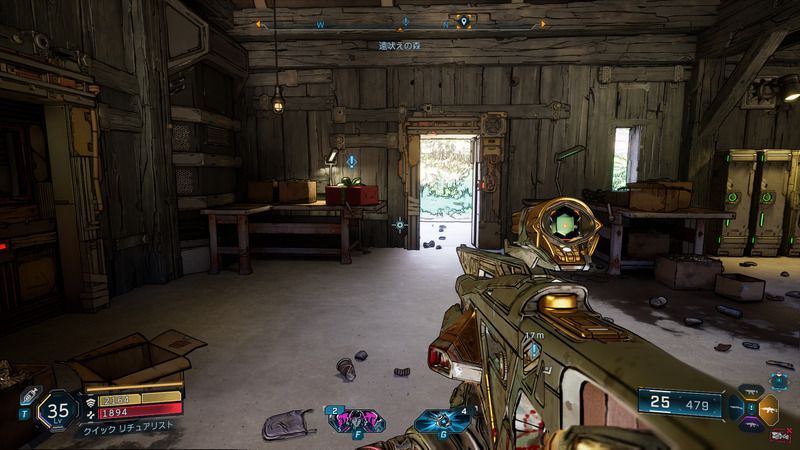Image resolution: width=800 pixels, height=450 pixels.
Task: Choose the purple bottom weapon slot
Action: pyautogui.click(x=751, y=427)
